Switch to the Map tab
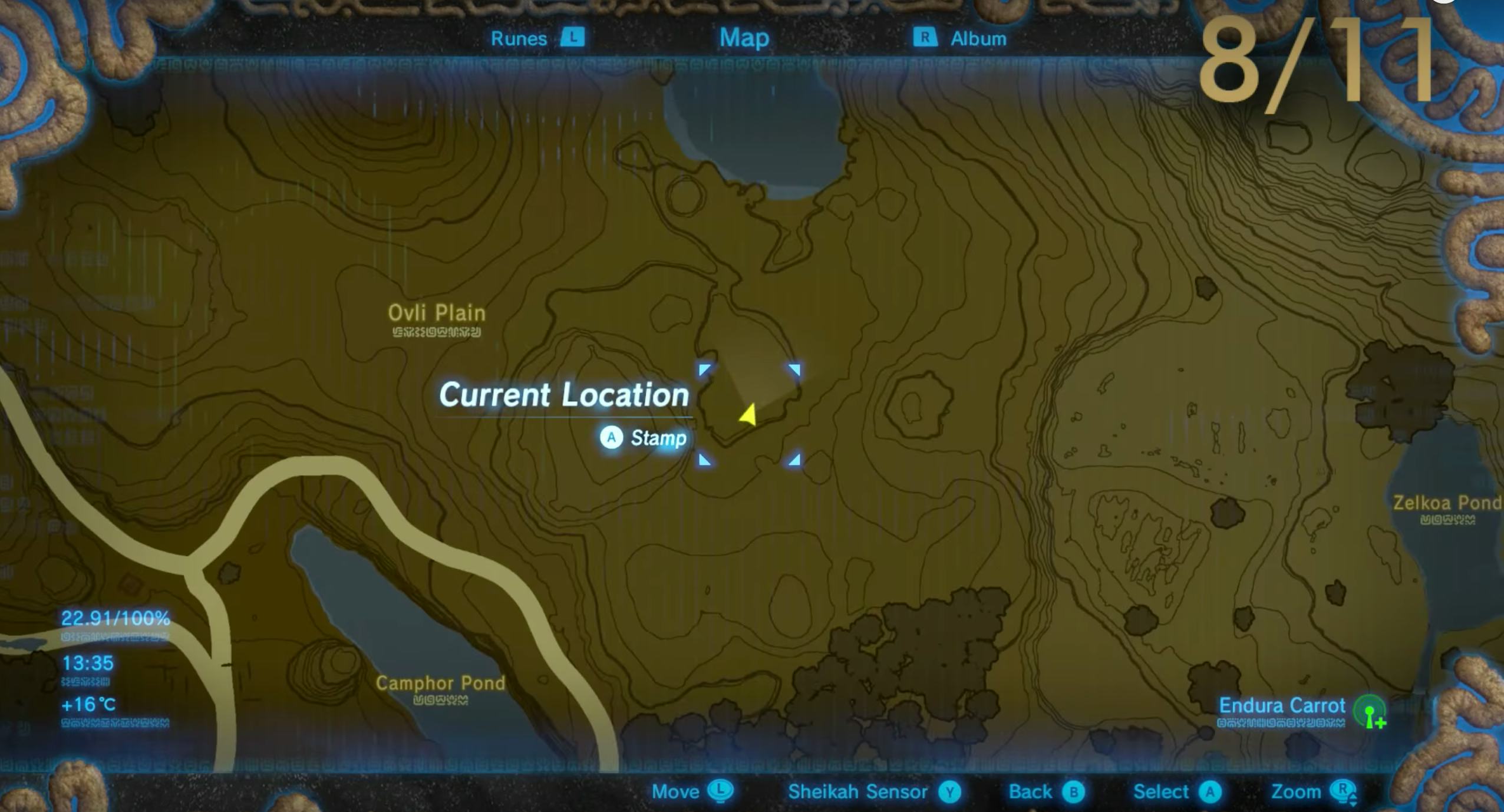 (744, 38)
